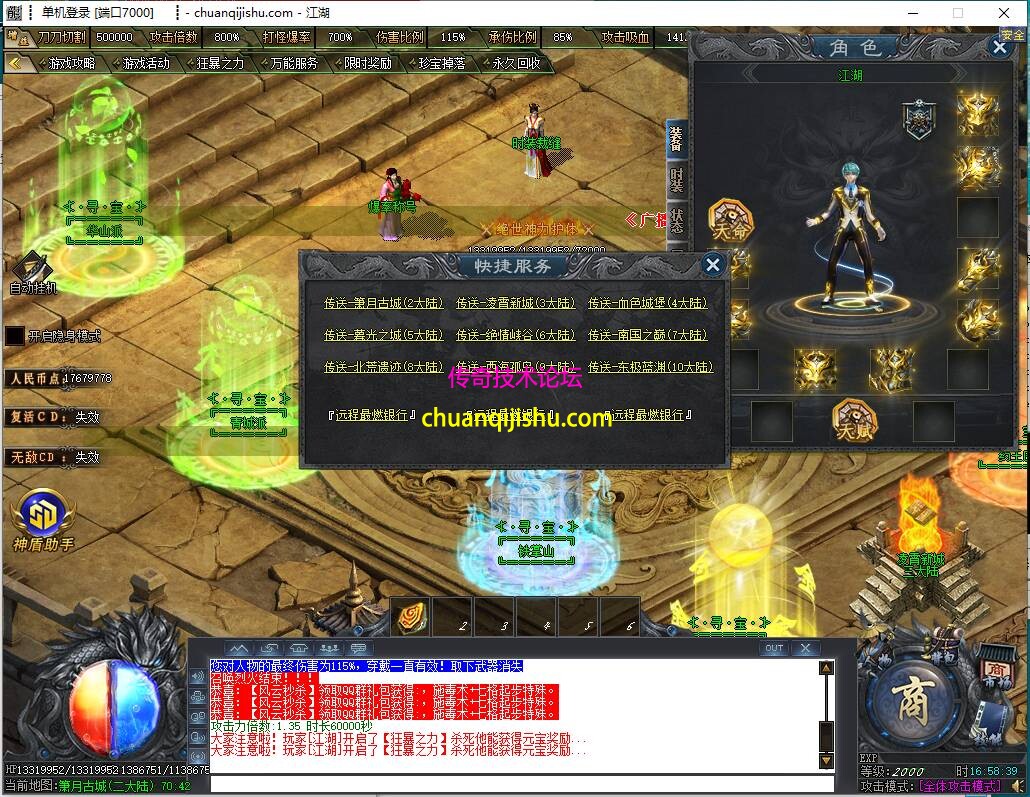
Task: Teleport to 暮光之城 (5大陆)
Action: 383,335
